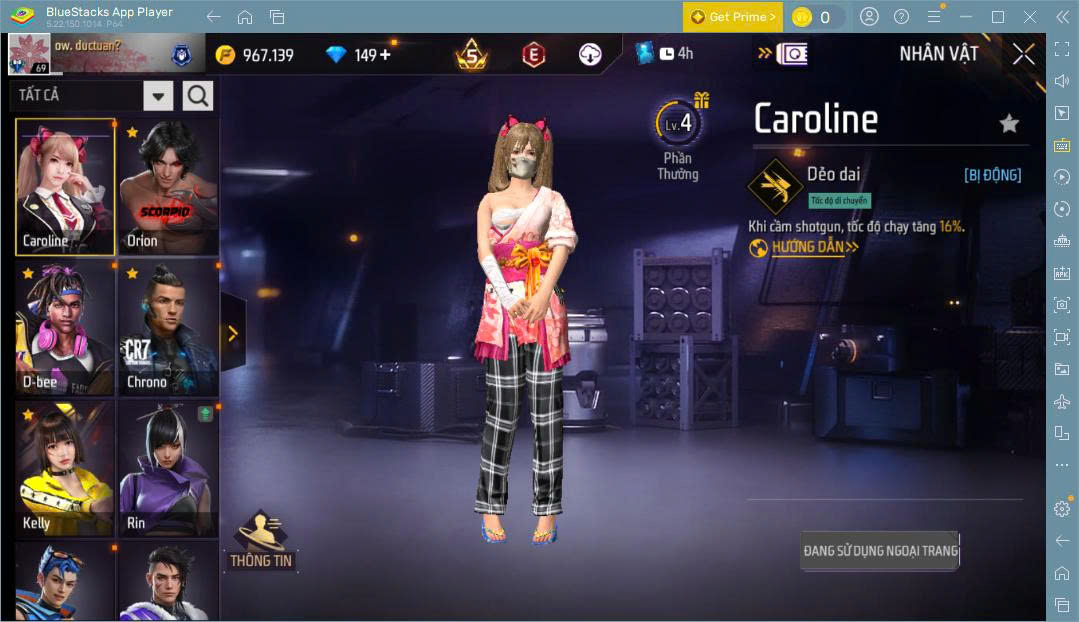Click the BlueStacks Get Prime button
Screen dimensions: 1079x622
coord(732,17)
